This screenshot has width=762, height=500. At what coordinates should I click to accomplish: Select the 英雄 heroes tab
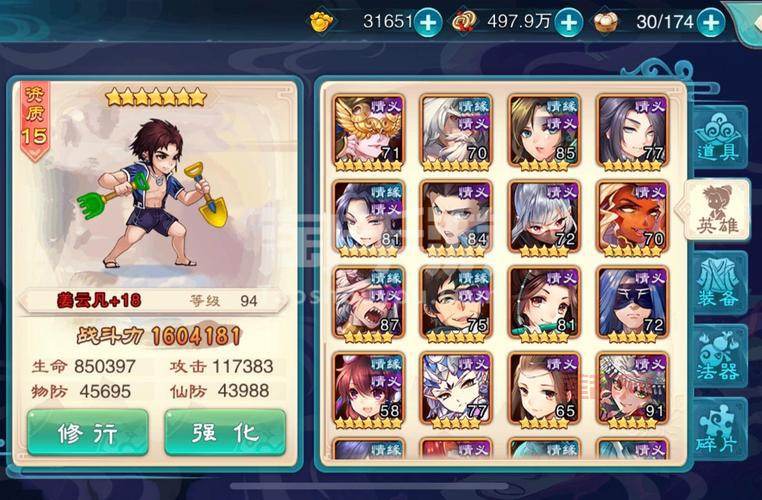pyautogui.click(x=717, y=209)
